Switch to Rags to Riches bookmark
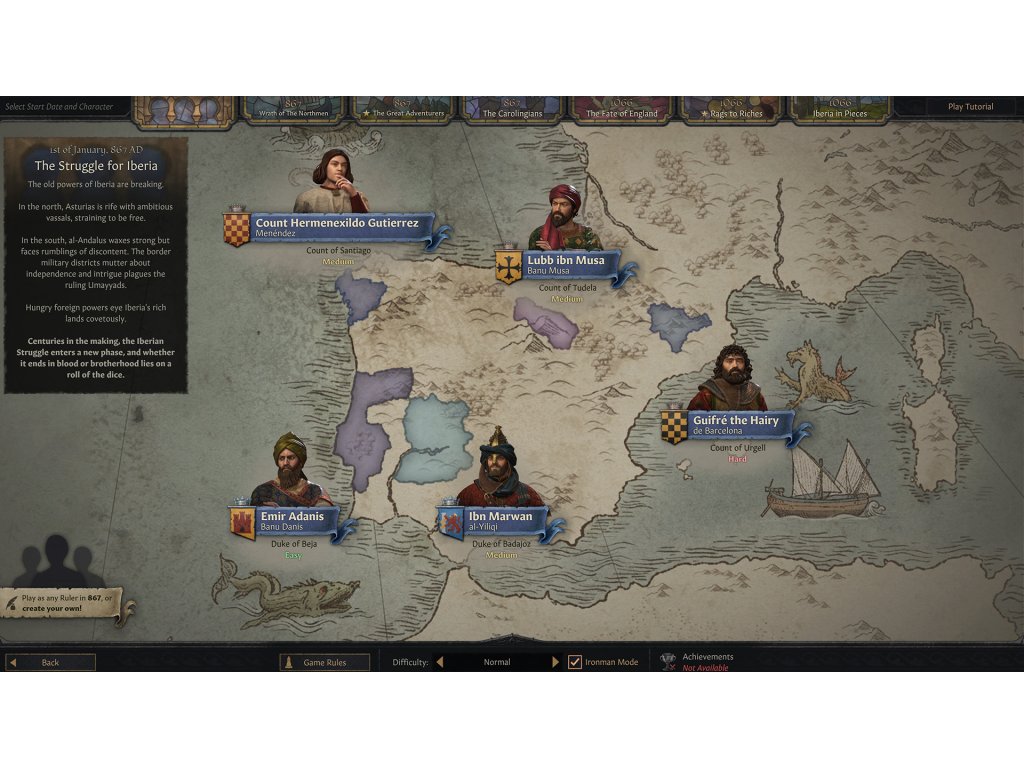 click(x=731, y=110)
